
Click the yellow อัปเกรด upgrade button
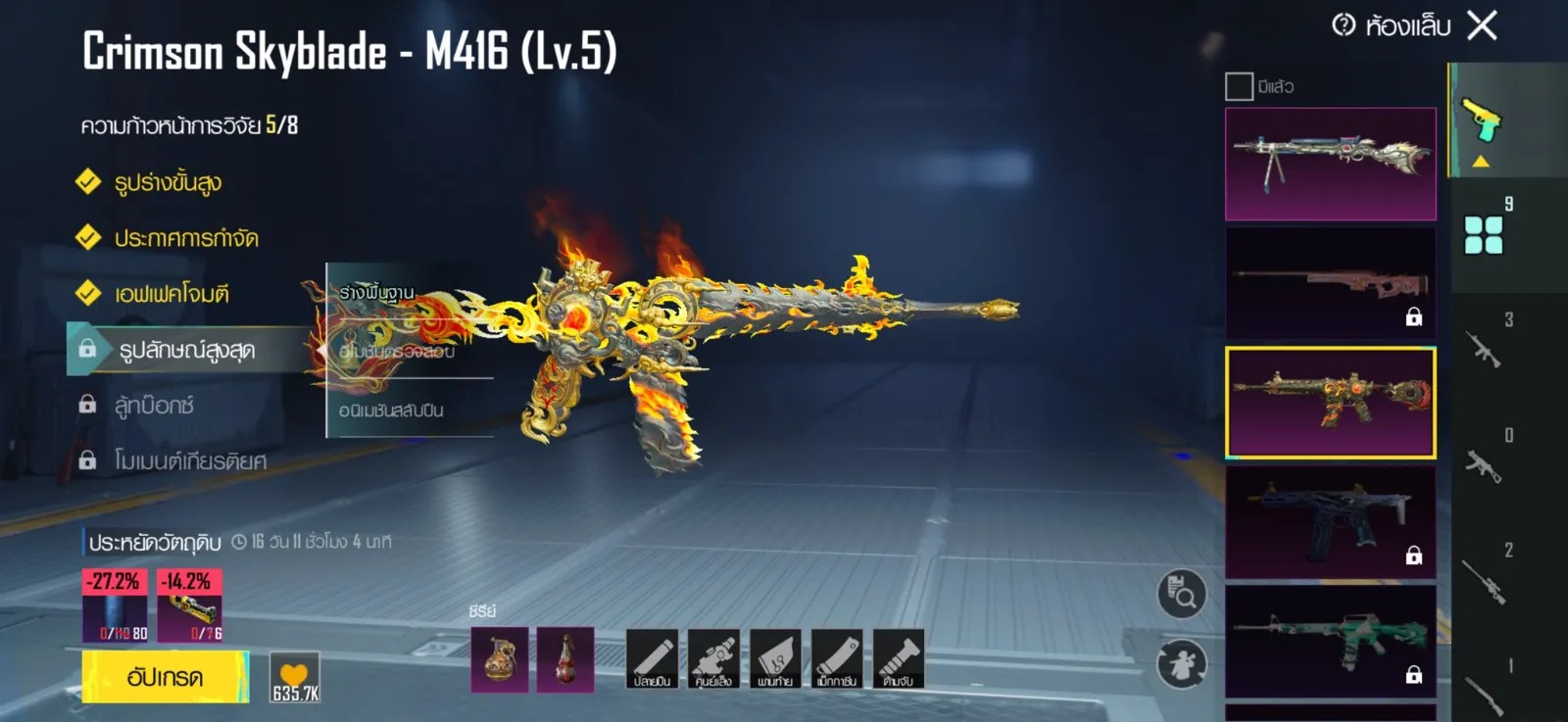pyautogui.click(x=165, y=677)
